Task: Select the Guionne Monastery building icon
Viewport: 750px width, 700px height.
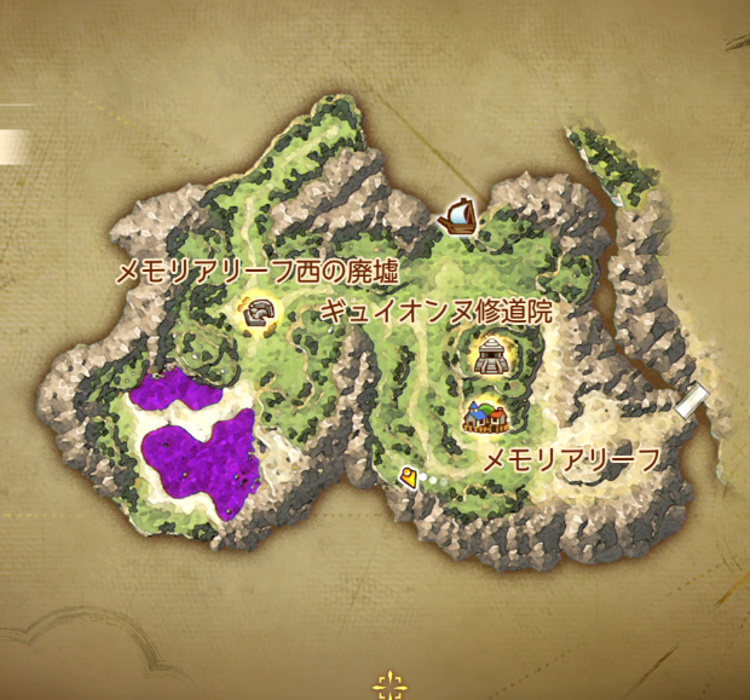Action: tap(492, 356)
